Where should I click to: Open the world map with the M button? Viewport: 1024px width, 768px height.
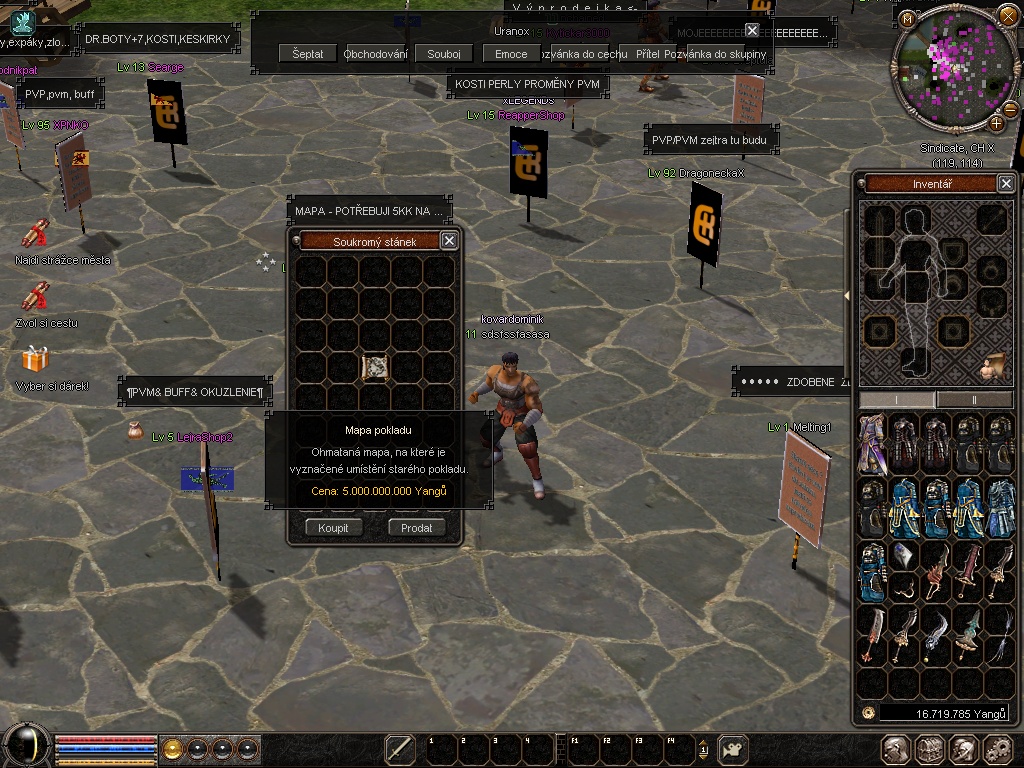907,19
